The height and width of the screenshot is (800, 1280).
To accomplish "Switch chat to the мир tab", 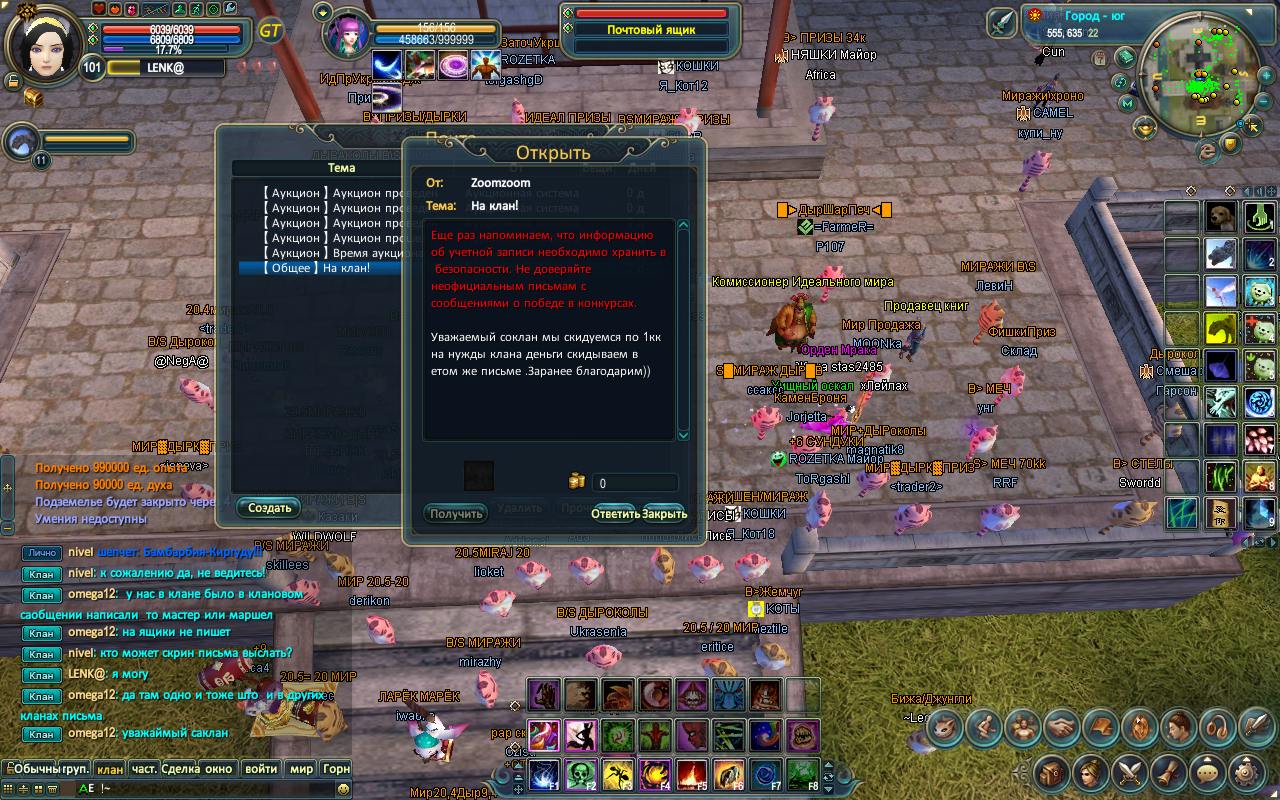I will [x=301, y=769].
